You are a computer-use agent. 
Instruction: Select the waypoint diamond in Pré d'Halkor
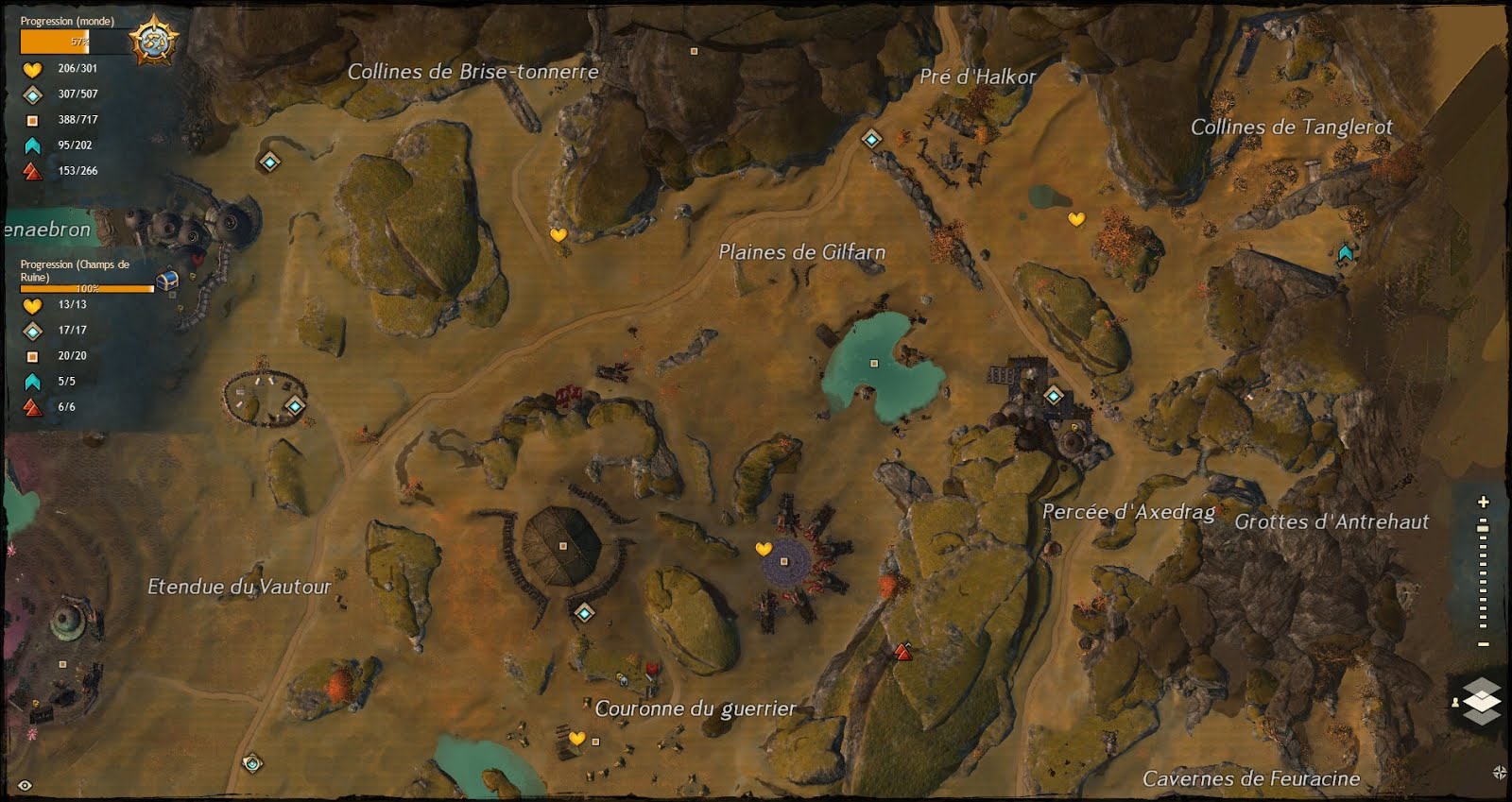tap(870, 140)
